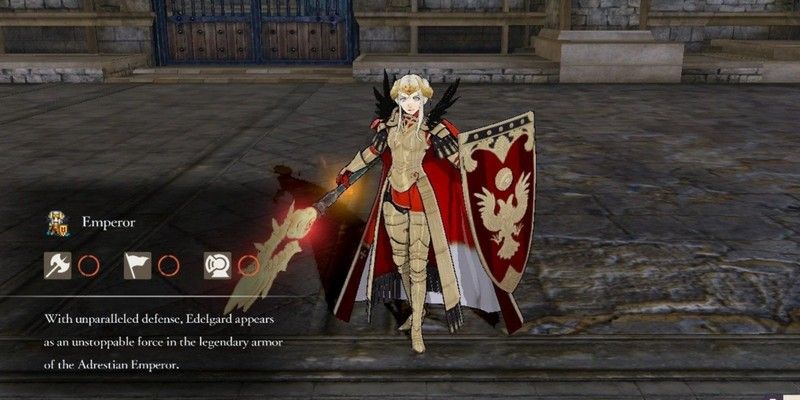
Task: Select the white flag authority icon
Action: (x=137, y=265)
